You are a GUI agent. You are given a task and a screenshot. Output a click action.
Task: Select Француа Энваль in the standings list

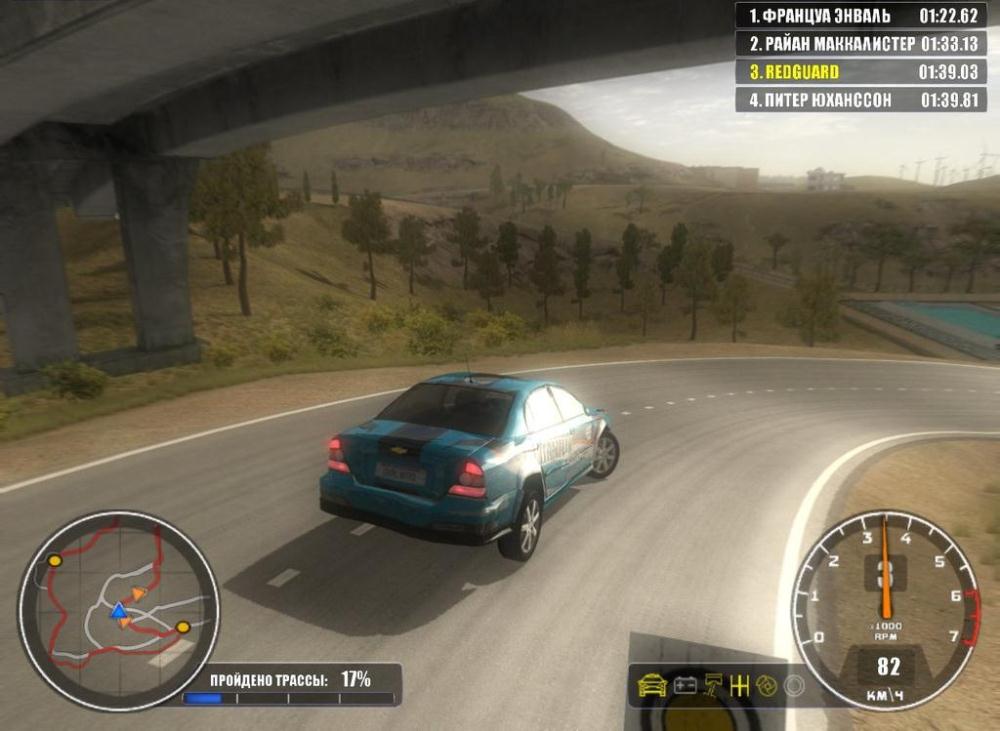[861, 16]
